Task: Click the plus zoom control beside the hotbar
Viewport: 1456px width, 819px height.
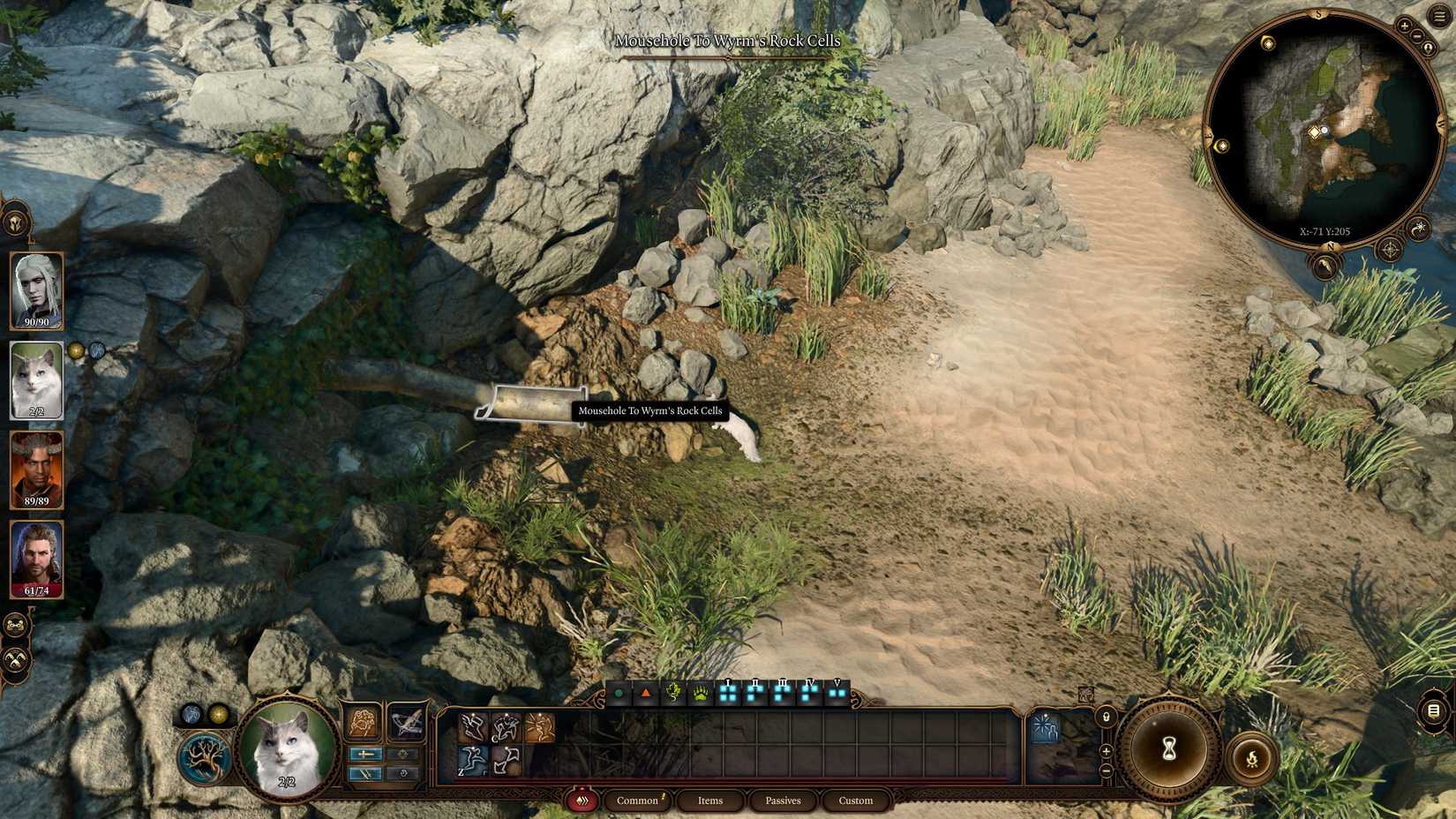Action: [1107, 751]
